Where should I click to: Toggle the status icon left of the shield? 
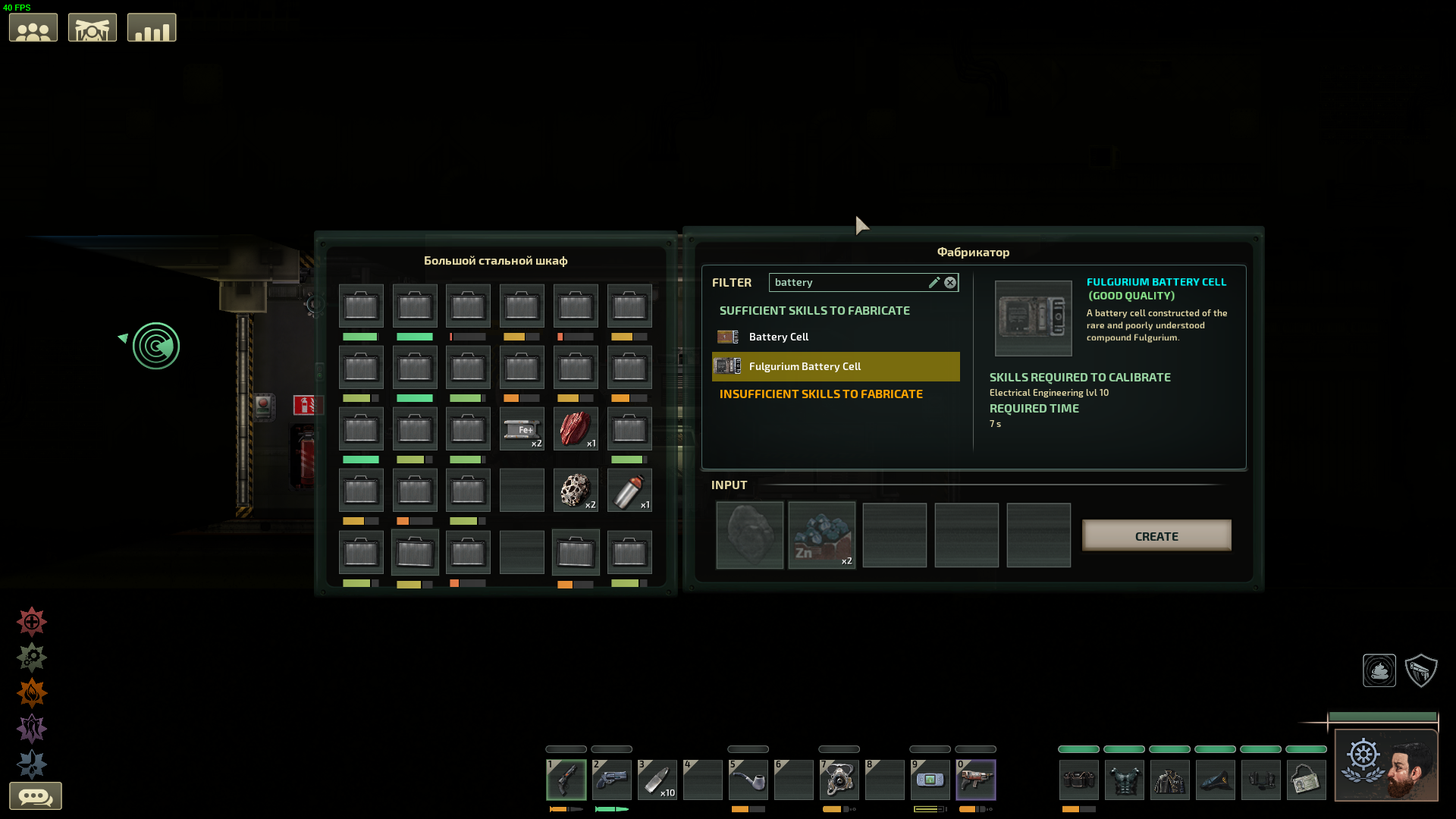pos(1378,670)
